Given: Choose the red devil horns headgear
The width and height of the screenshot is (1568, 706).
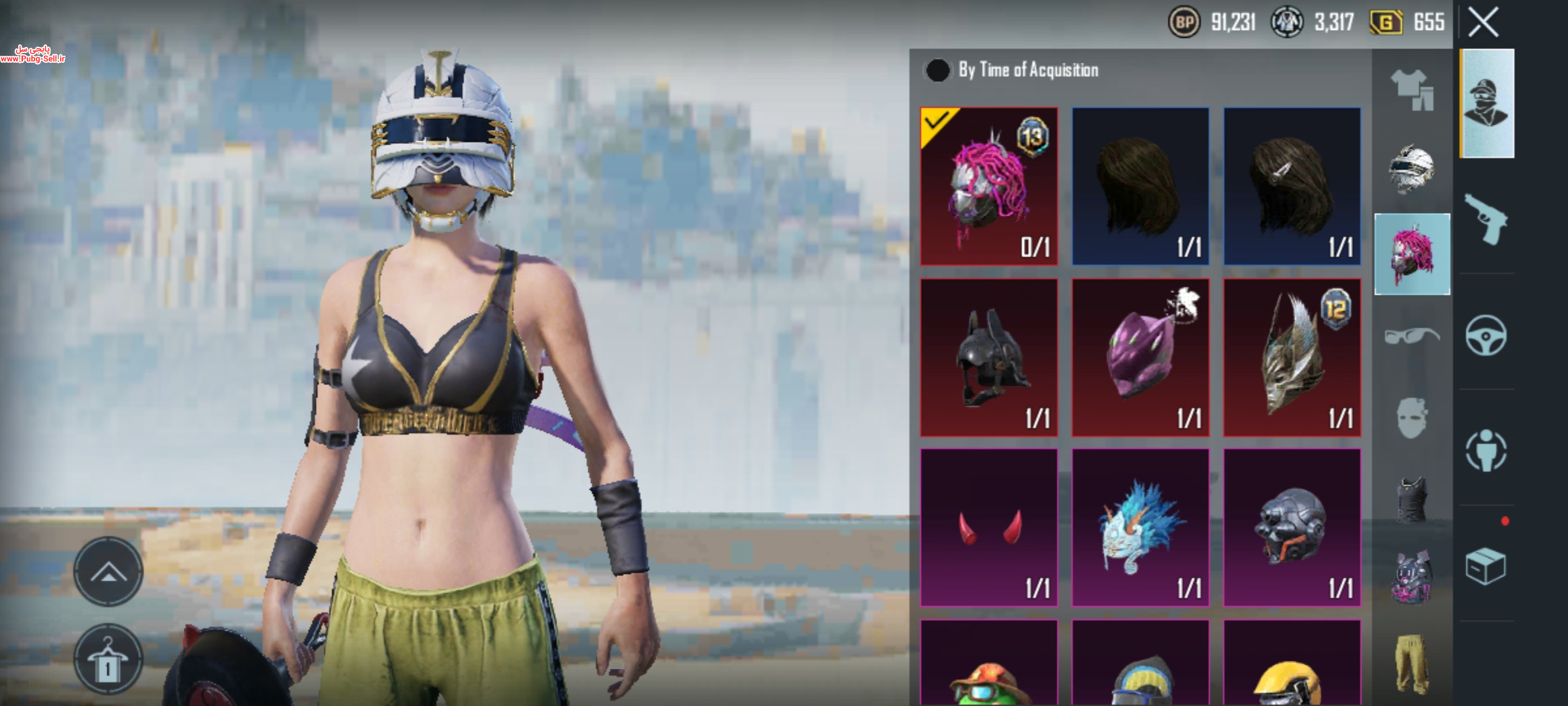Looking at the screenshot, I should pyautogui.click(x=988, y=528).
